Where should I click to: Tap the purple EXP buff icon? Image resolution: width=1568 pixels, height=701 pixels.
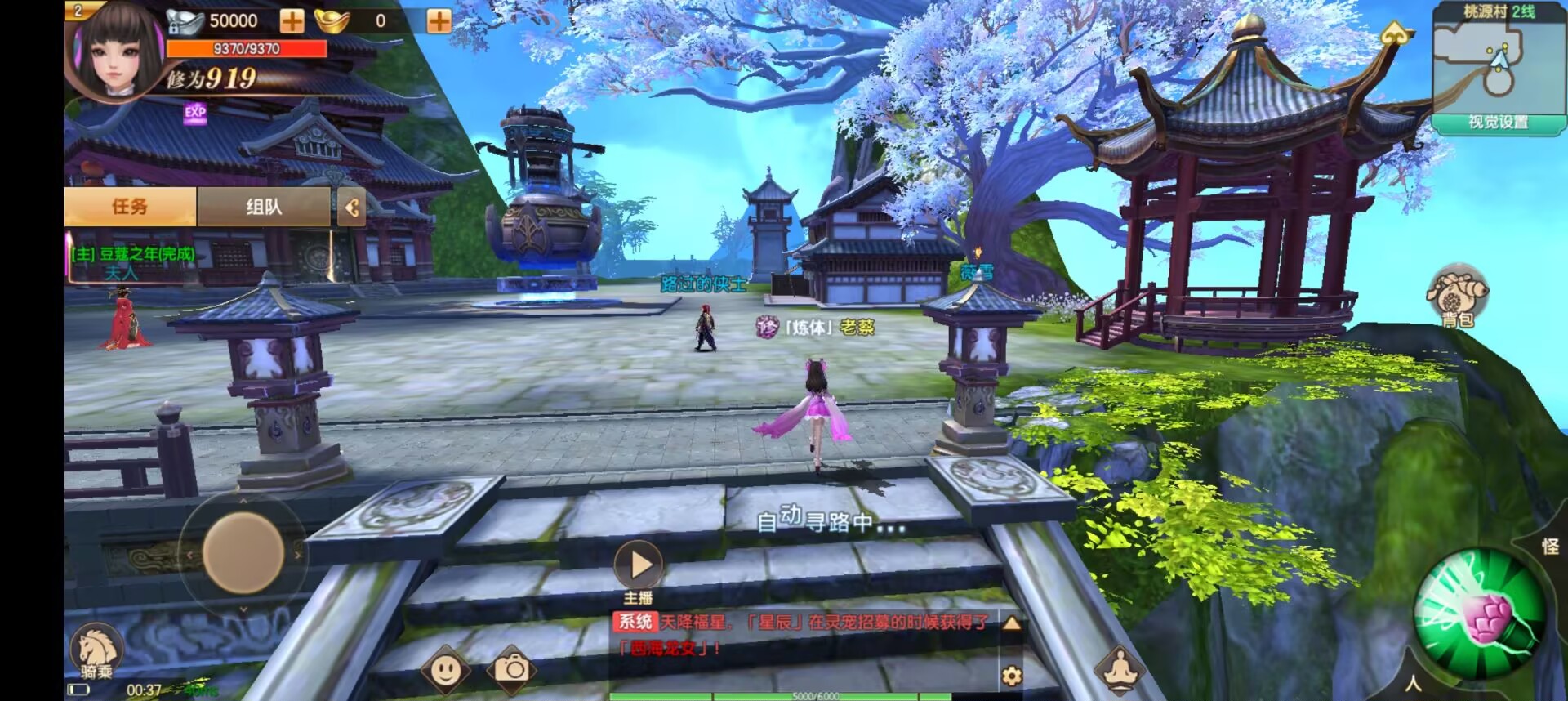(x=195, y=114)
